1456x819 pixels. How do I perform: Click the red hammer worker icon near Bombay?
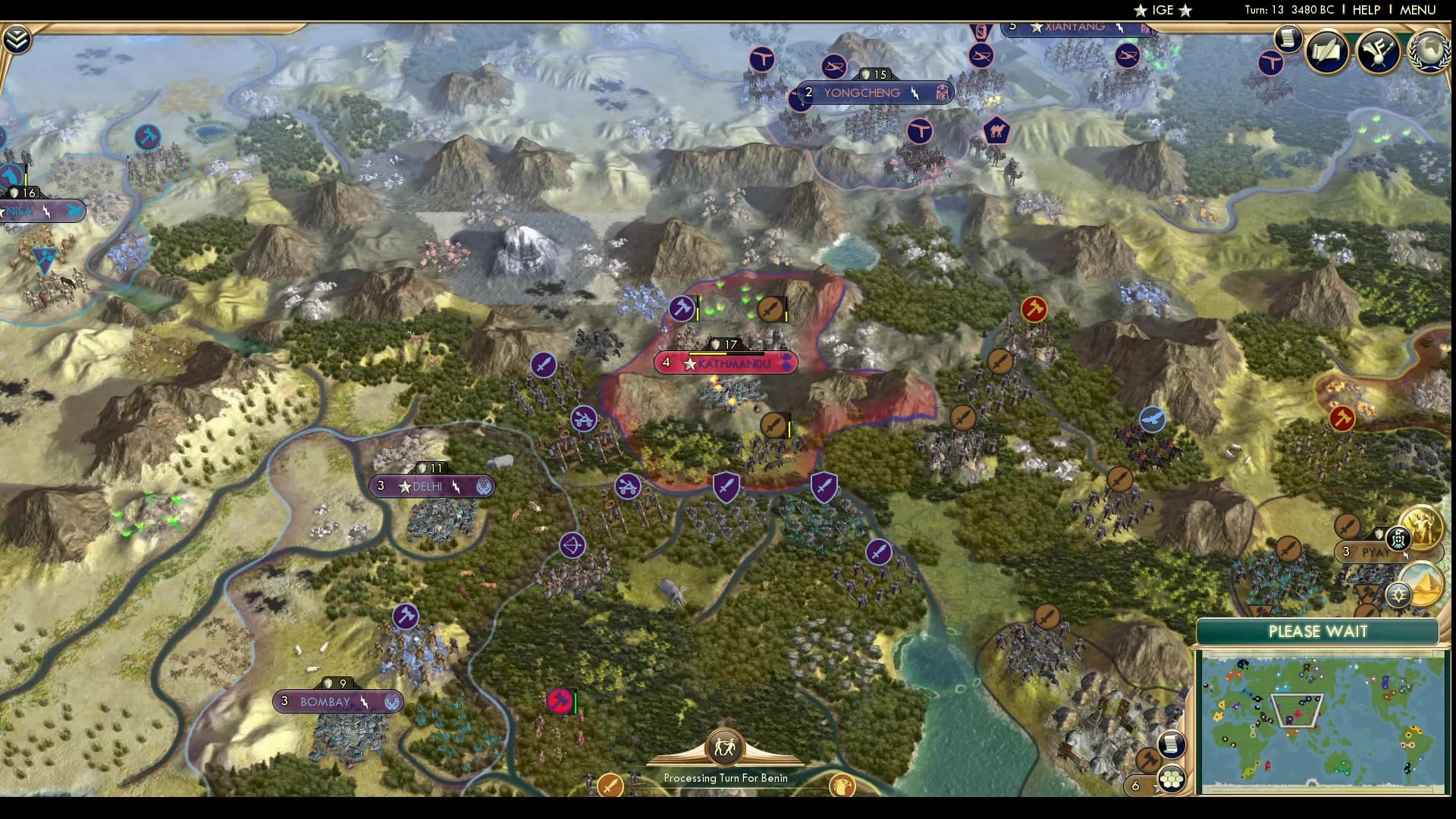point(560,701)
